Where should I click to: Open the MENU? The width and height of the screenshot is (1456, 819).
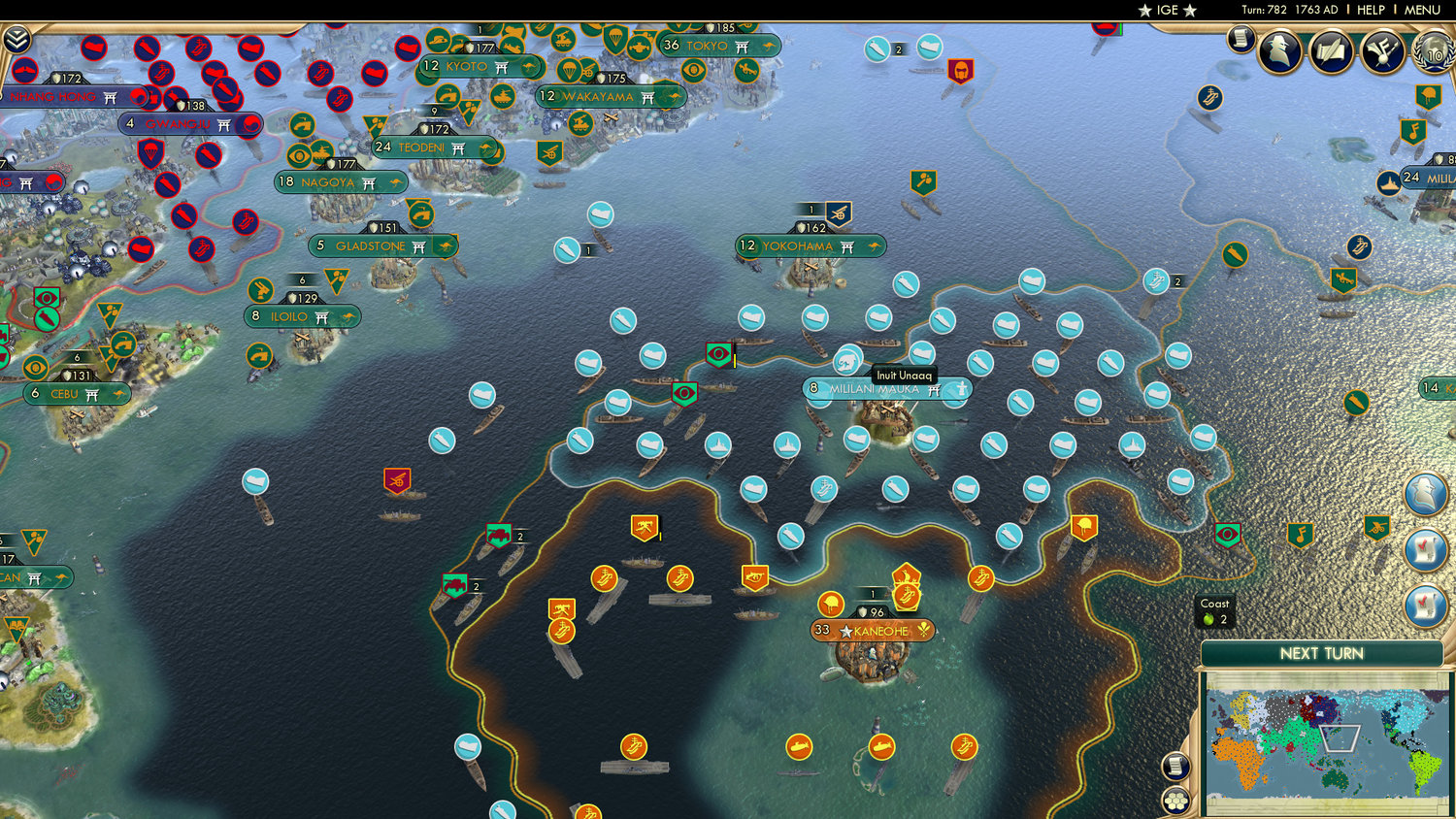point(1421,10)
